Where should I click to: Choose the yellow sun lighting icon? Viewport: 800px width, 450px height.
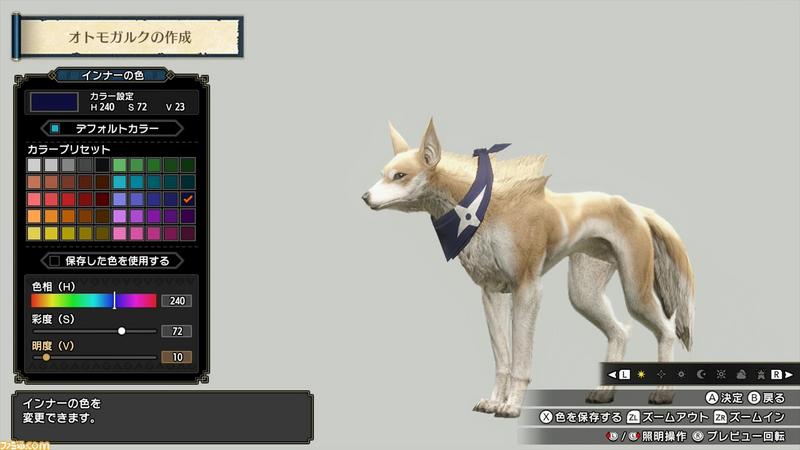640,374
